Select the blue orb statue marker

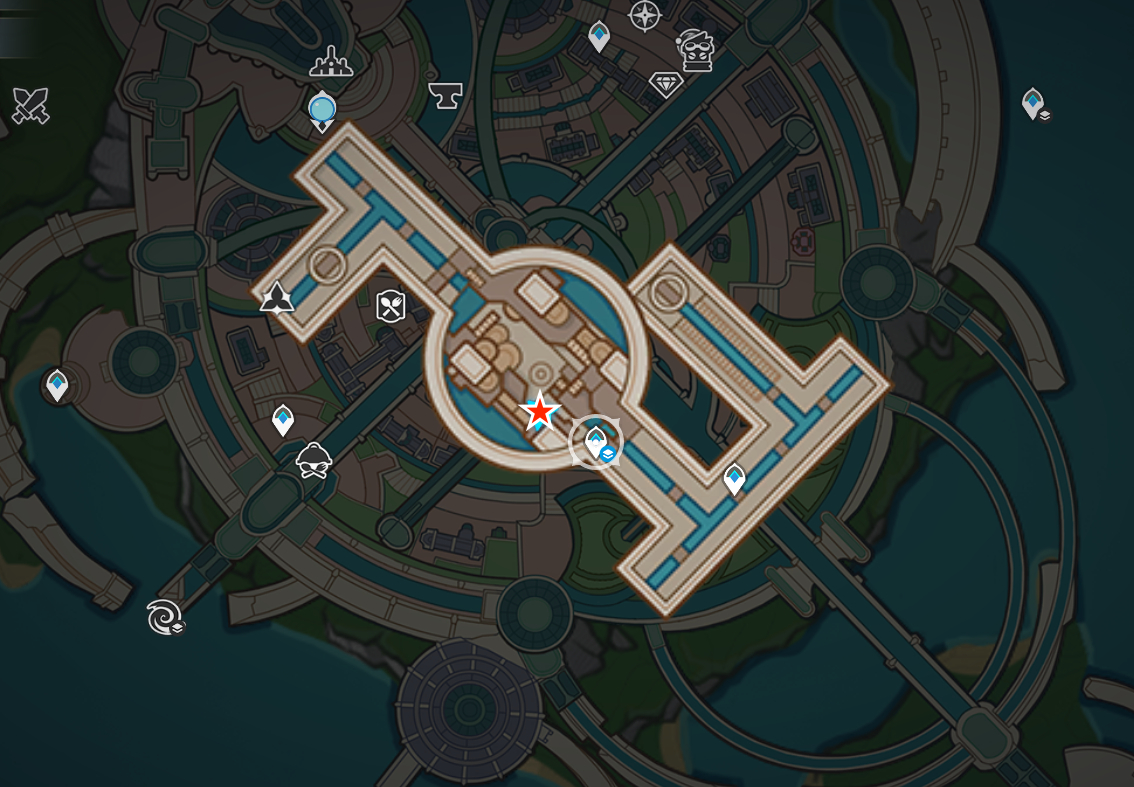(x=322, y=109)
